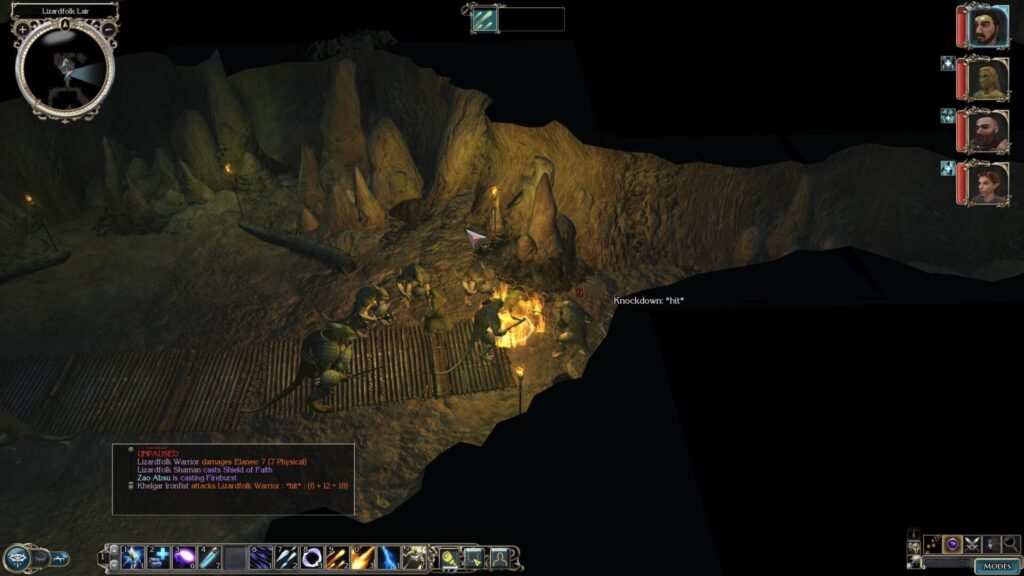1024x576 pixels.
Task: Click the combat log chat window
Action: pyautogui.click(x=233, y=478)
